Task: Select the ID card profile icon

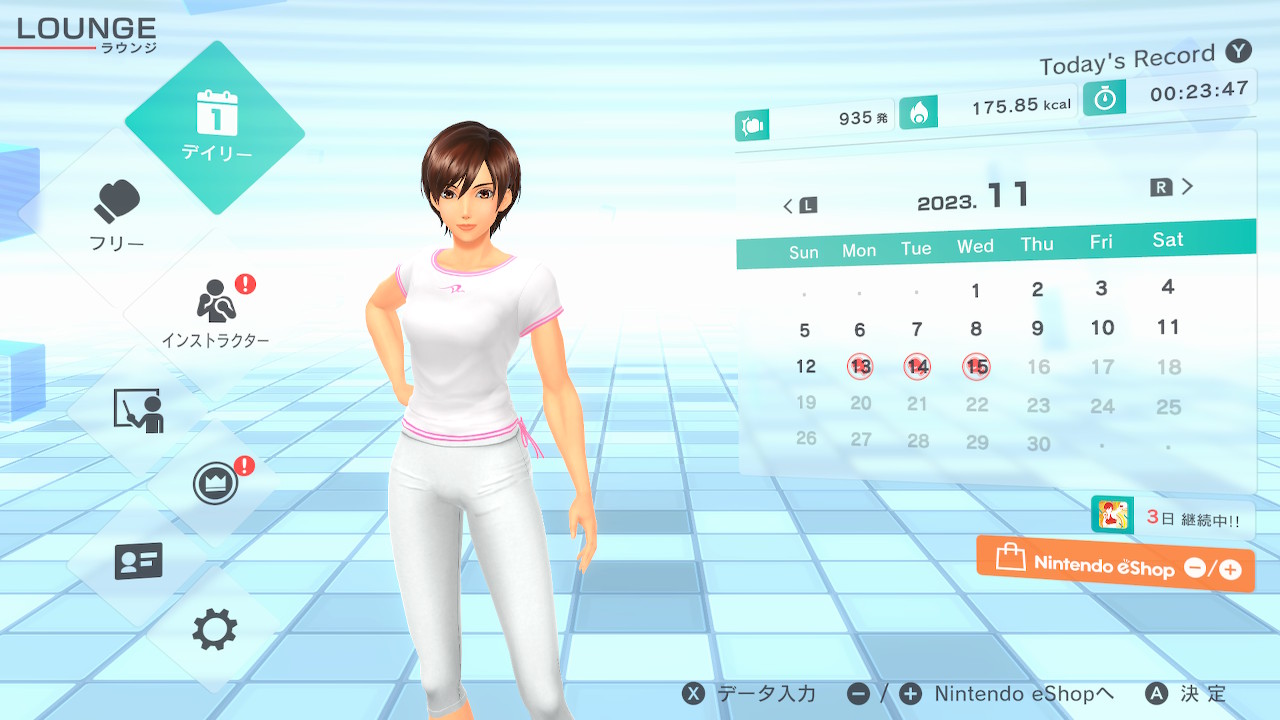Action: 139,561
